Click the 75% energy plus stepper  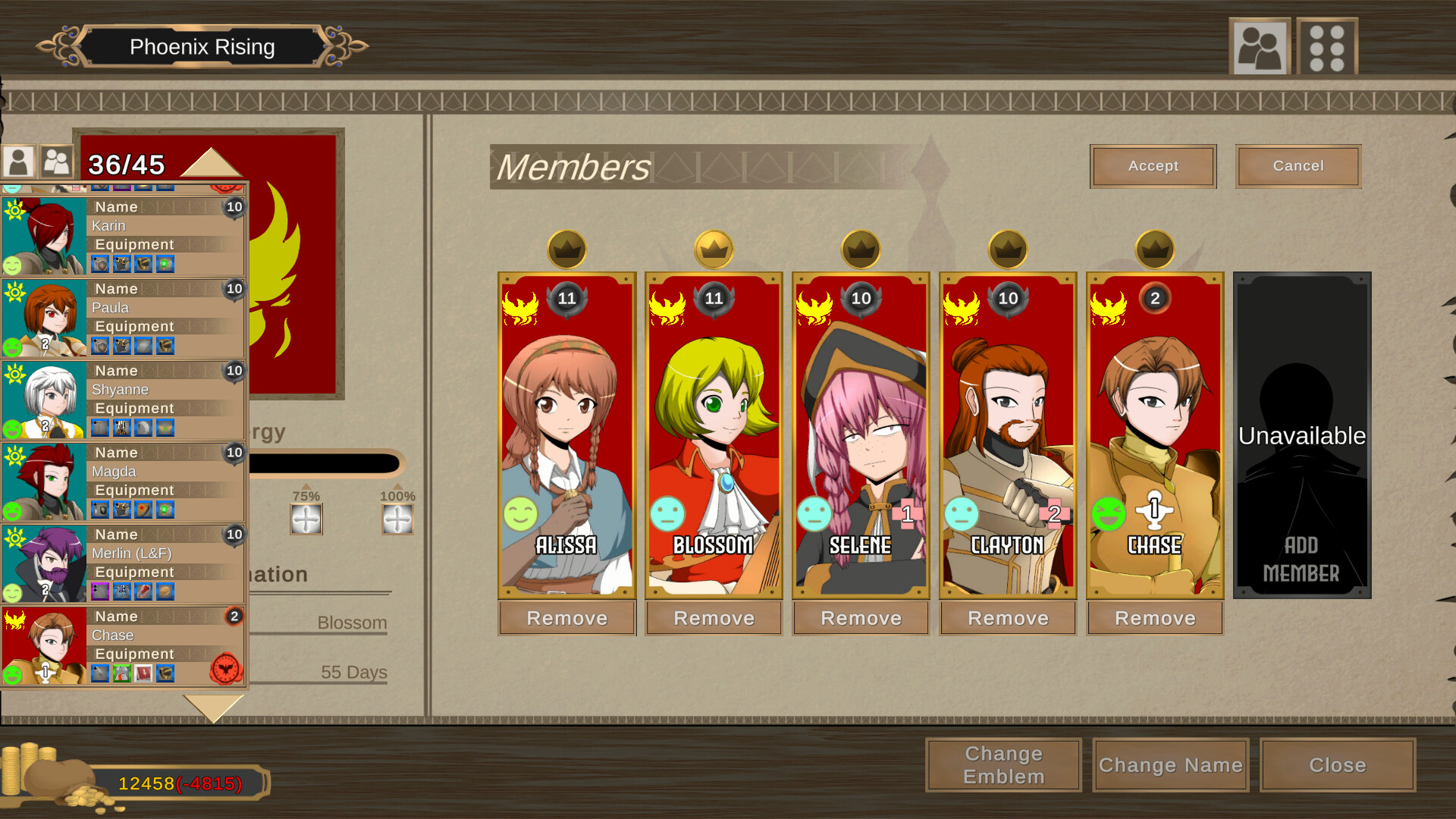306,520
